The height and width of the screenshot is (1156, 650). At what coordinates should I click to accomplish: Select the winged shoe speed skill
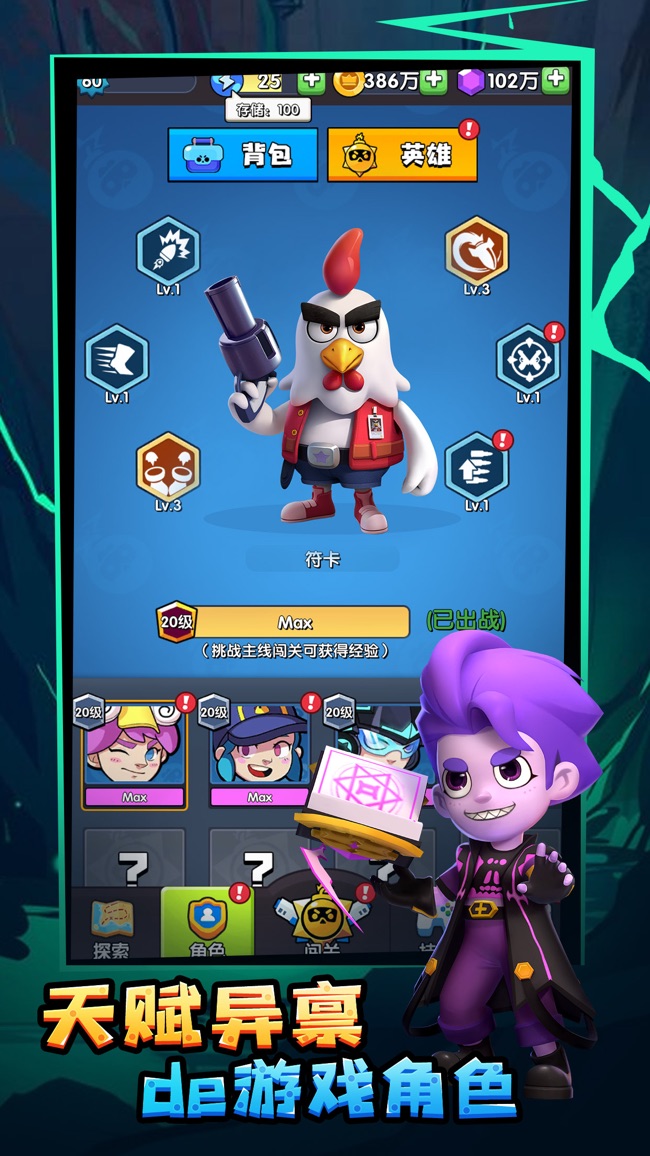[x=117, y=358]
